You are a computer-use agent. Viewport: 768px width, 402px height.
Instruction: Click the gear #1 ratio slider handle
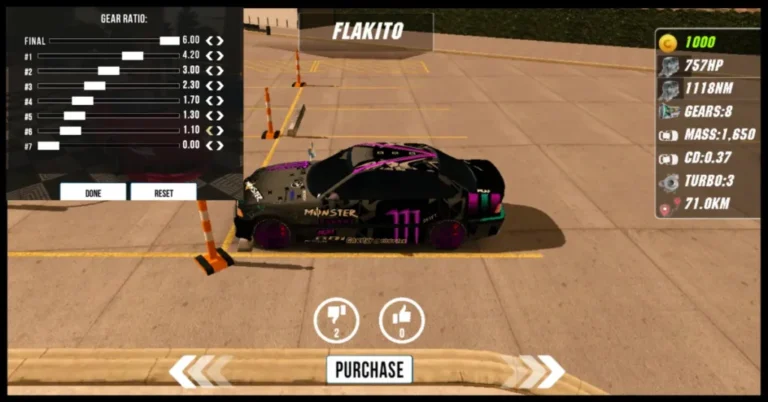tap(132, 56)
